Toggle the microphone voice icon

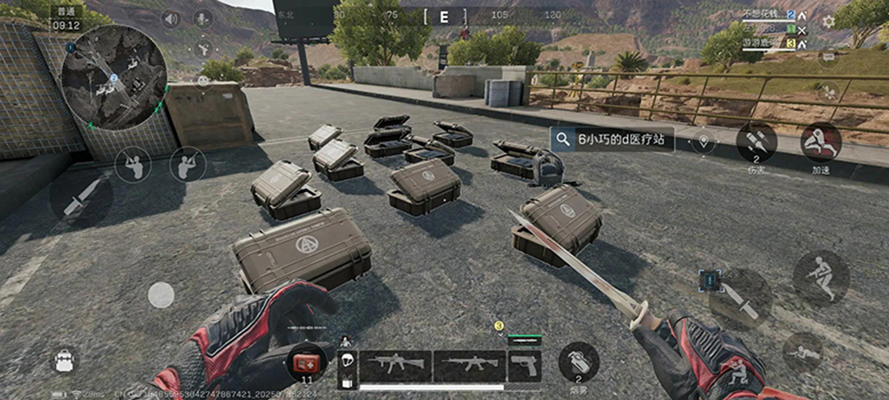(203, 19)
